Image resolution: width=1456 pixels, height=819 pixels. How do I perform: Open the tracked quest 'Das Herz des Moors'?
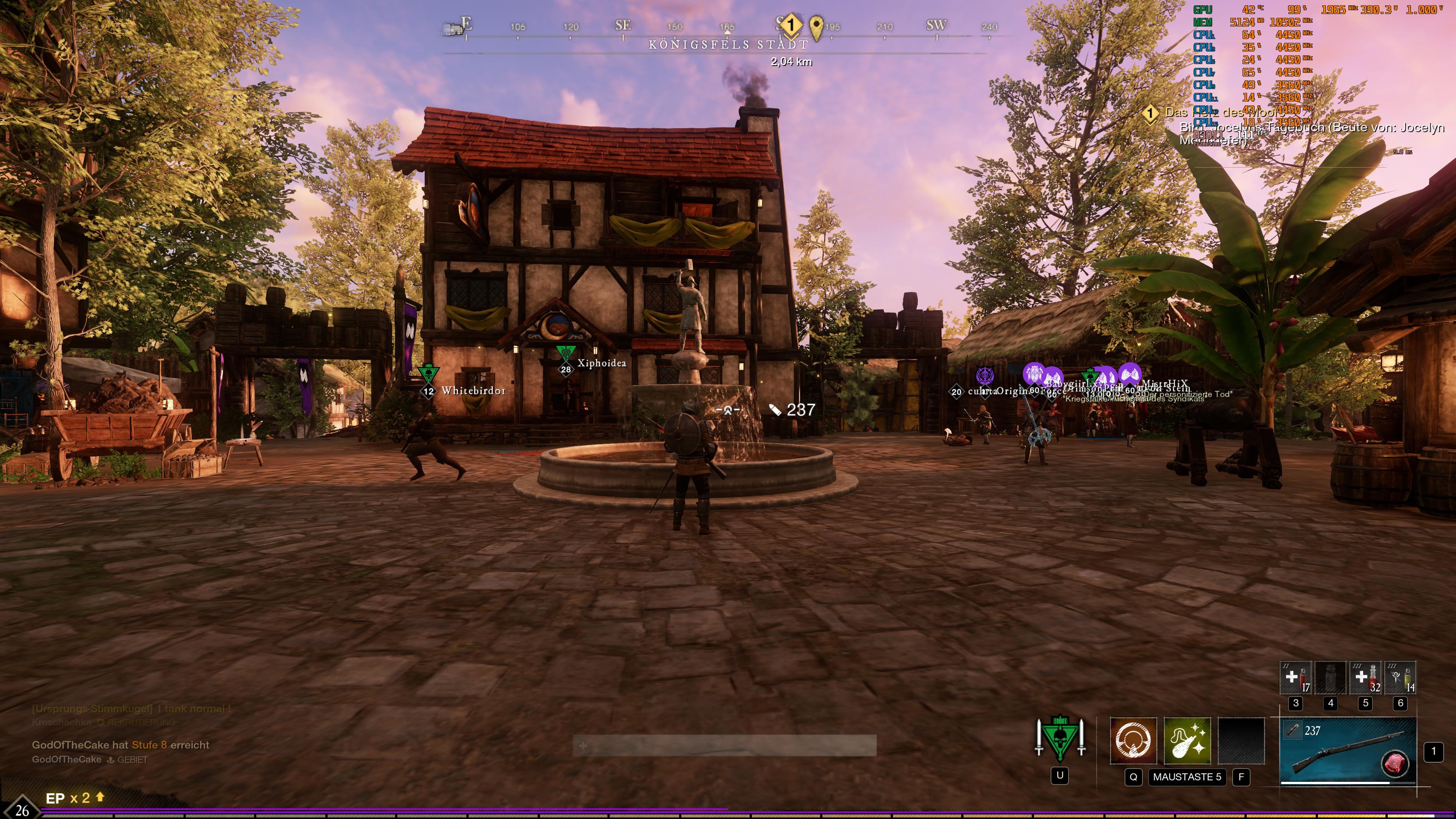[1224, 113]
